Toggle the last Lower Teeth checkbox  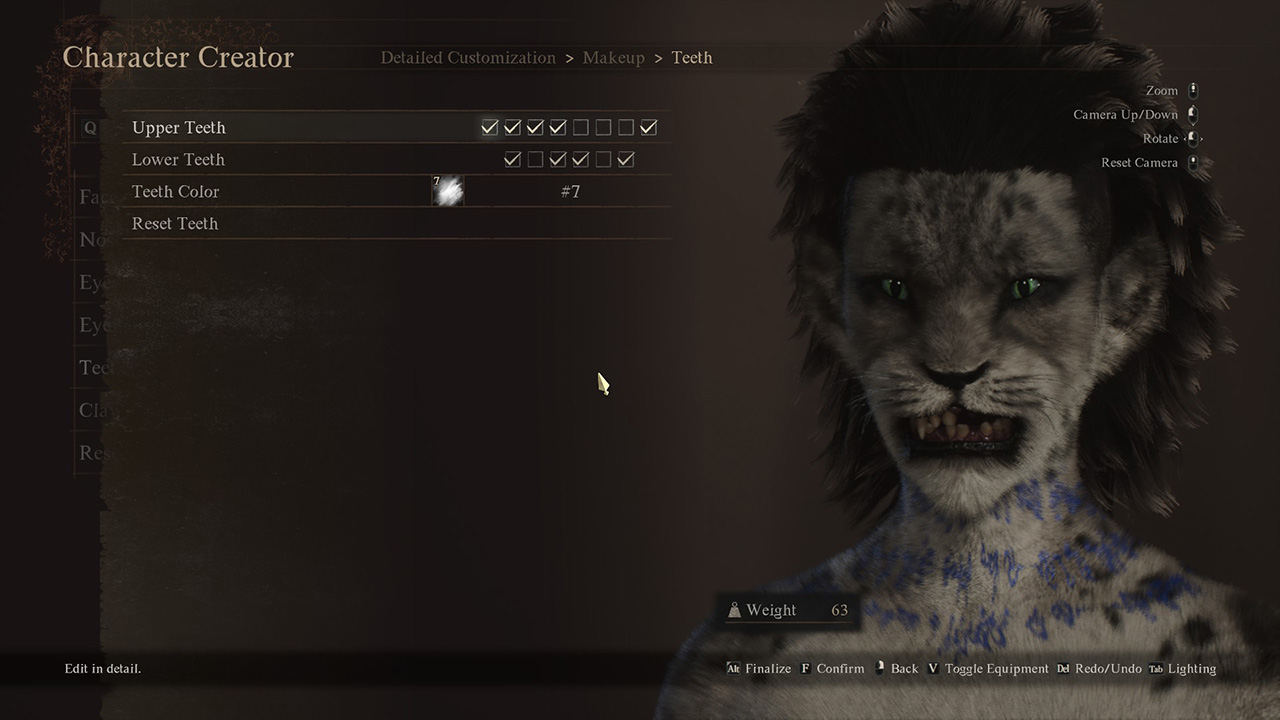click(626, 160)
